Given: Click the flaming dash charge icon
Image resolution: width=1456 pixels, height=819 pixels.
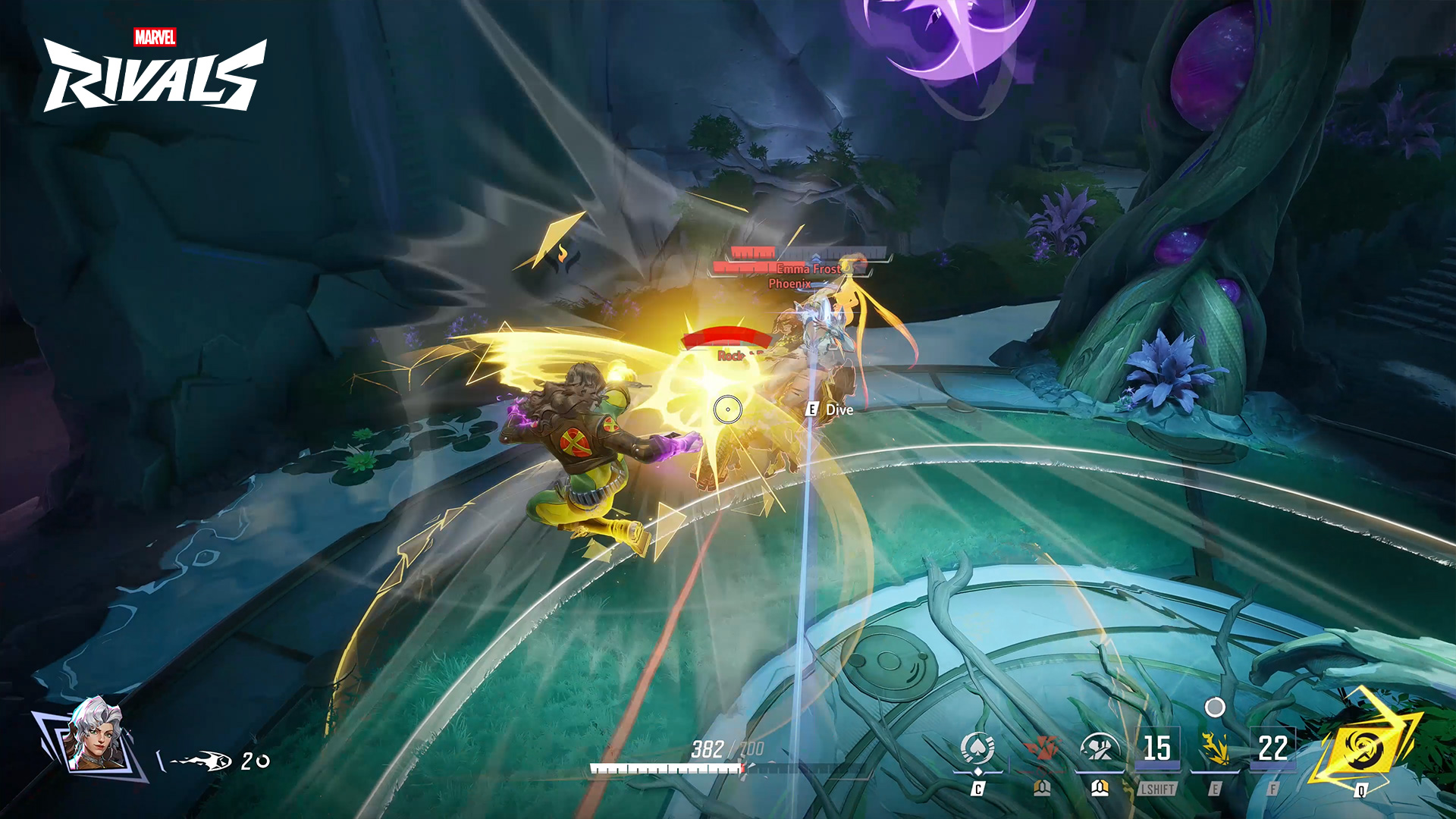Looking at the screenshot, I should 202,761.
